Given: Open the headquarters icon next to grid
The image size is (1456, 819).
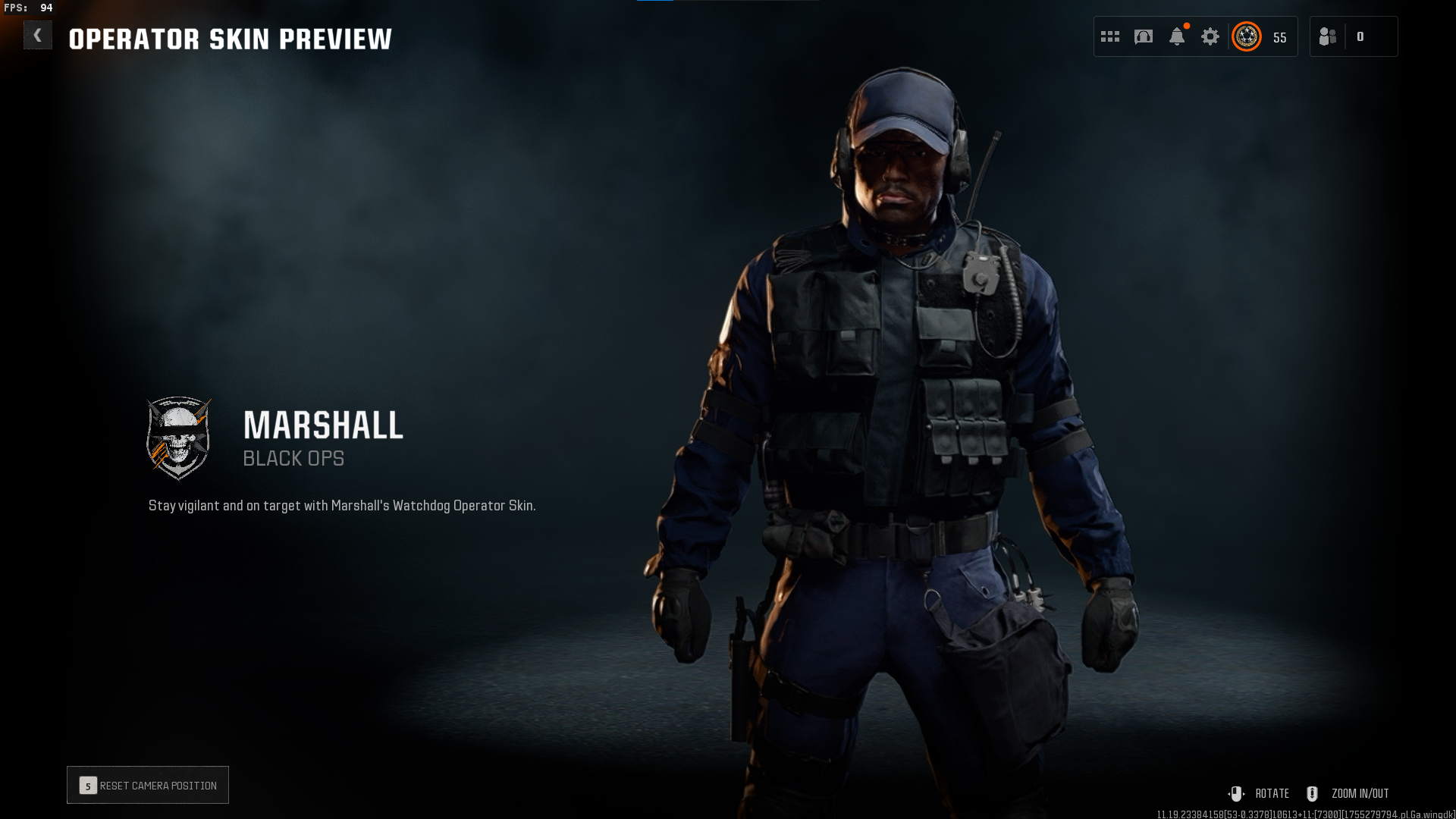Looking at the screenshot, I should click(1143, 36).
